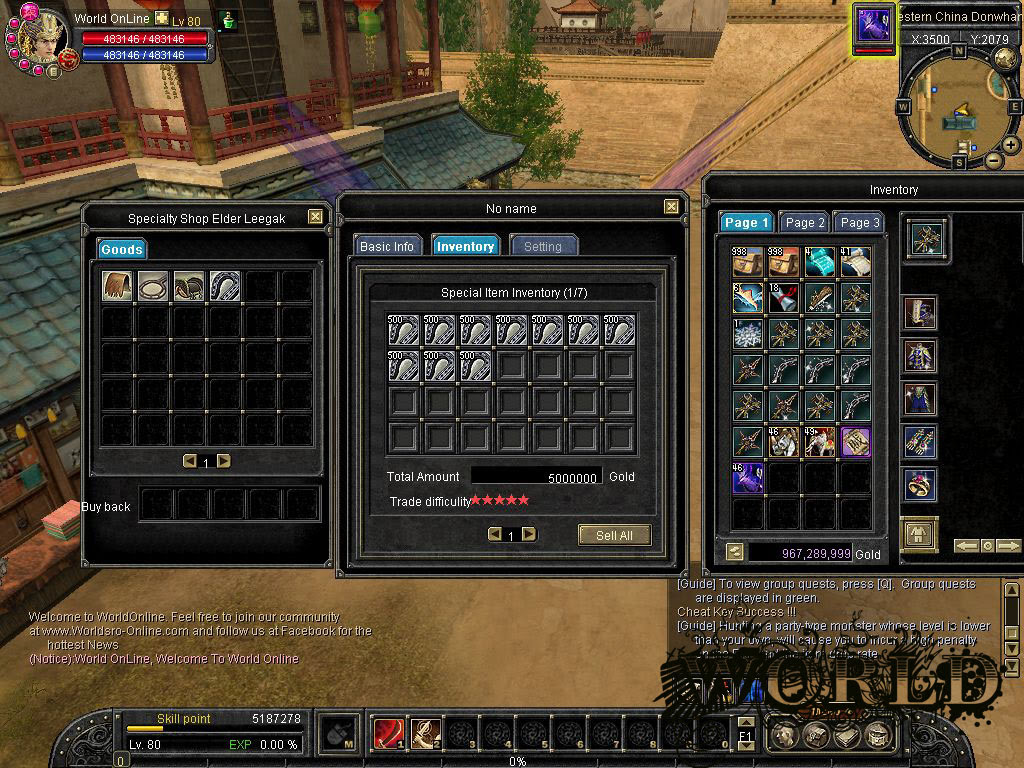The height and width of the screenshot is (768, 1024).
Task: Select the Goods tab in the shop
Action: point(122,249)
